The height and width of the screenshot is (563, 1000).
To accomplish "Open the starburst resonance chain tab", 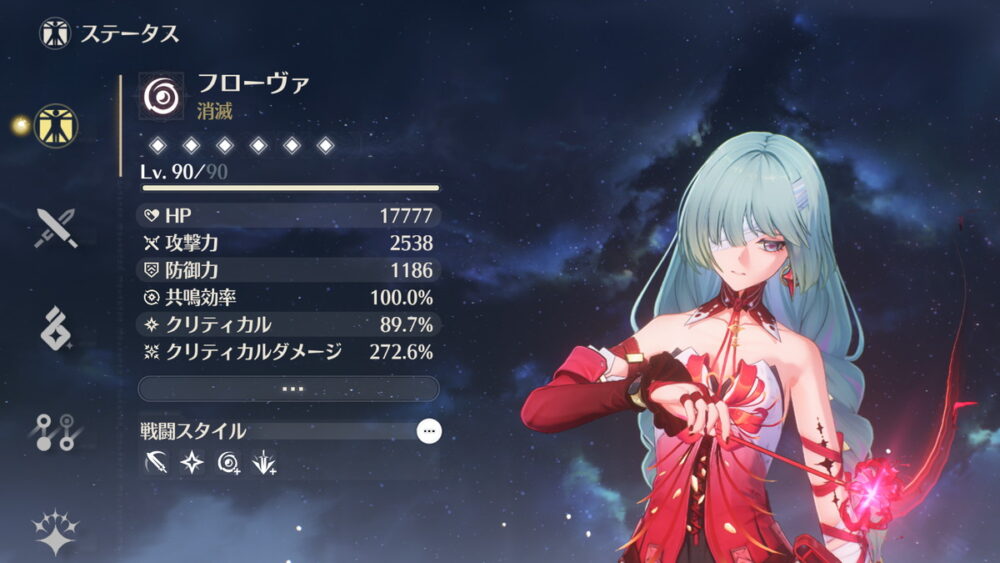I will 55,530.
